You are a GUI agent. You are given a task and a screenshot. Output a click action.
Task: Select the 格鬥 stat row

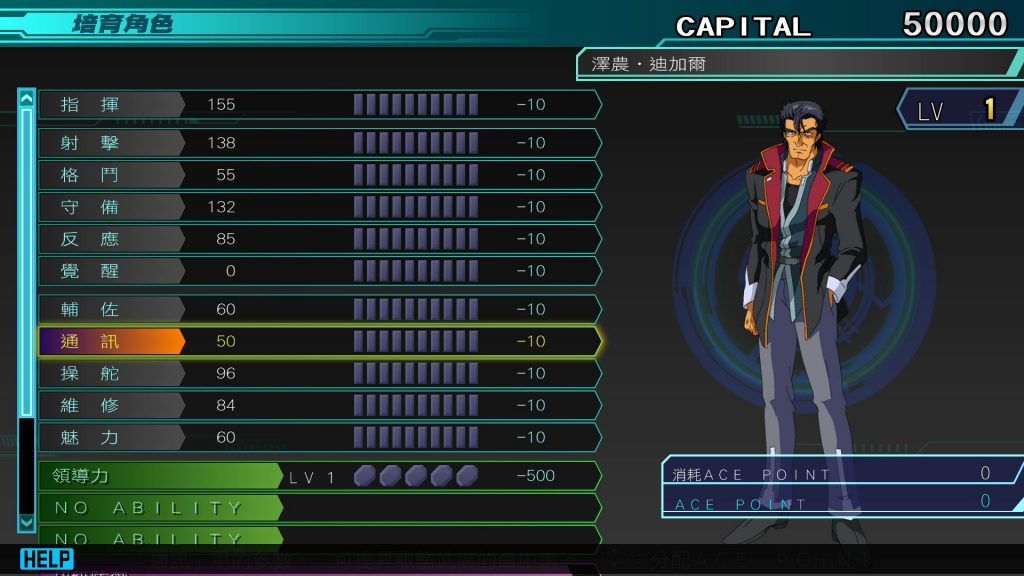pos(318,175)
